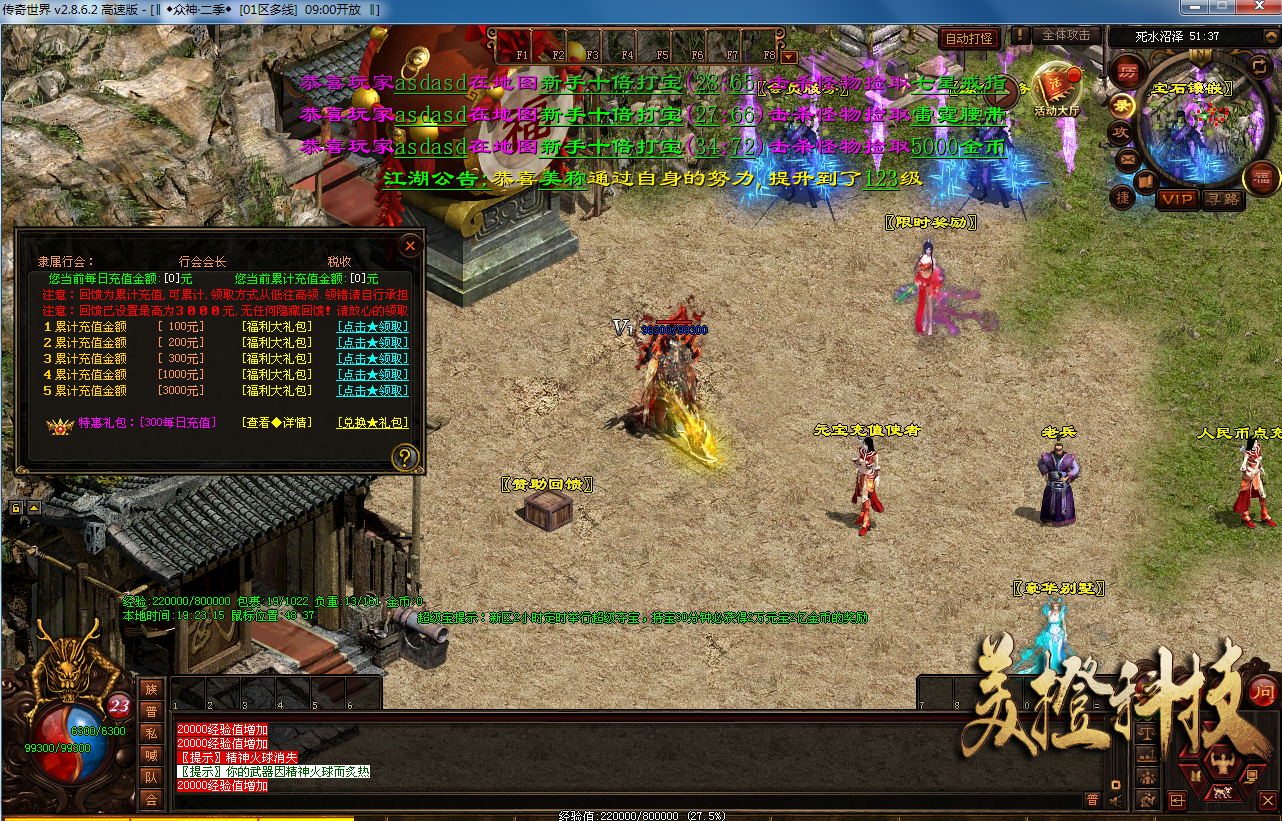This screenshot has height=821, width=1282.
Task: Open the 活动大厅 activity hall icon
Action: (x=1056, y=88)
